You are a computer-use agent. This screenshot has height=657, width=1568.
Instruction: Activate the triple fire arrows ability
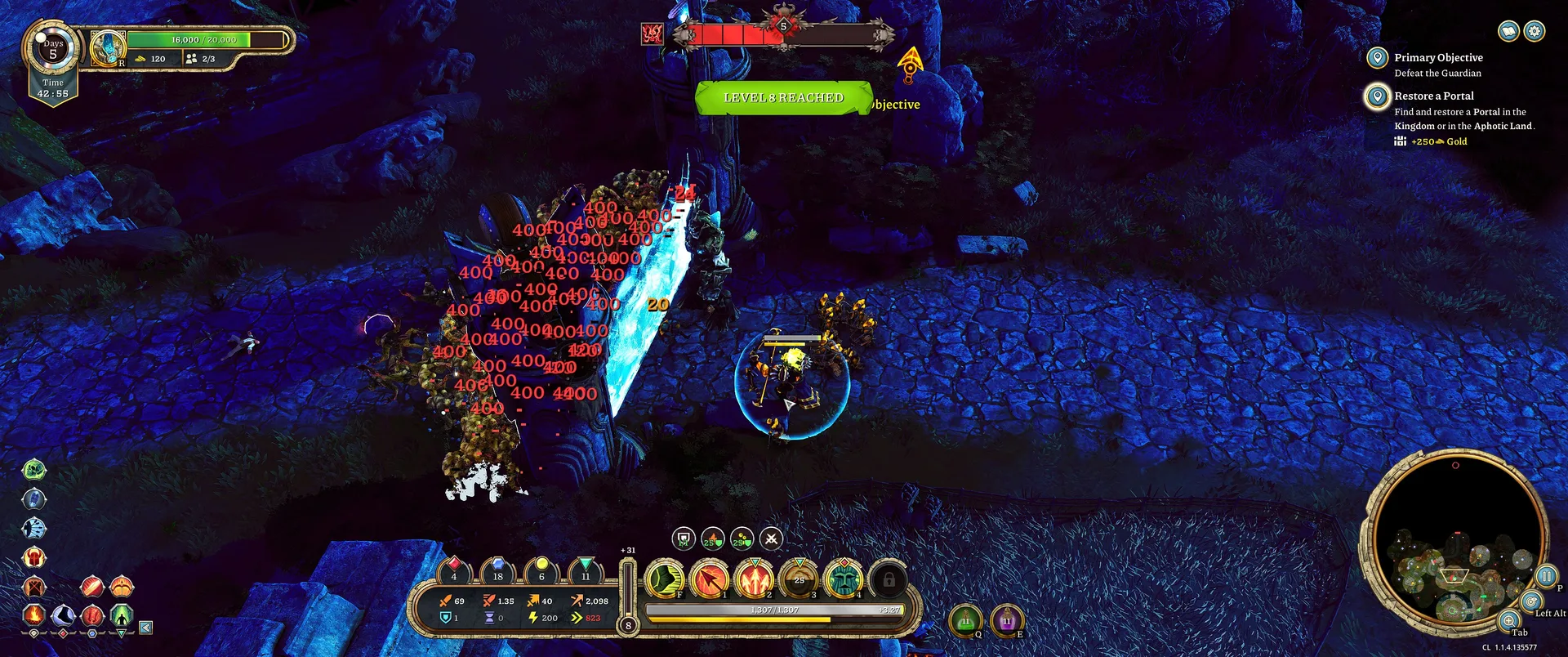coord(755,579)
